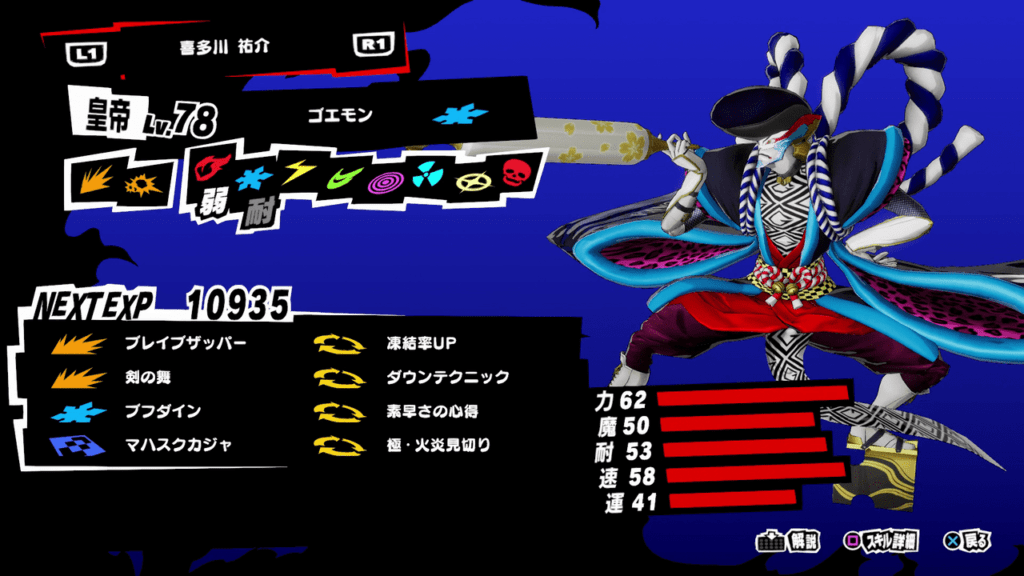Viewport: 1024px width, 576px height.
Task: Select the green wind affinity icon
Action: [339, 179]
